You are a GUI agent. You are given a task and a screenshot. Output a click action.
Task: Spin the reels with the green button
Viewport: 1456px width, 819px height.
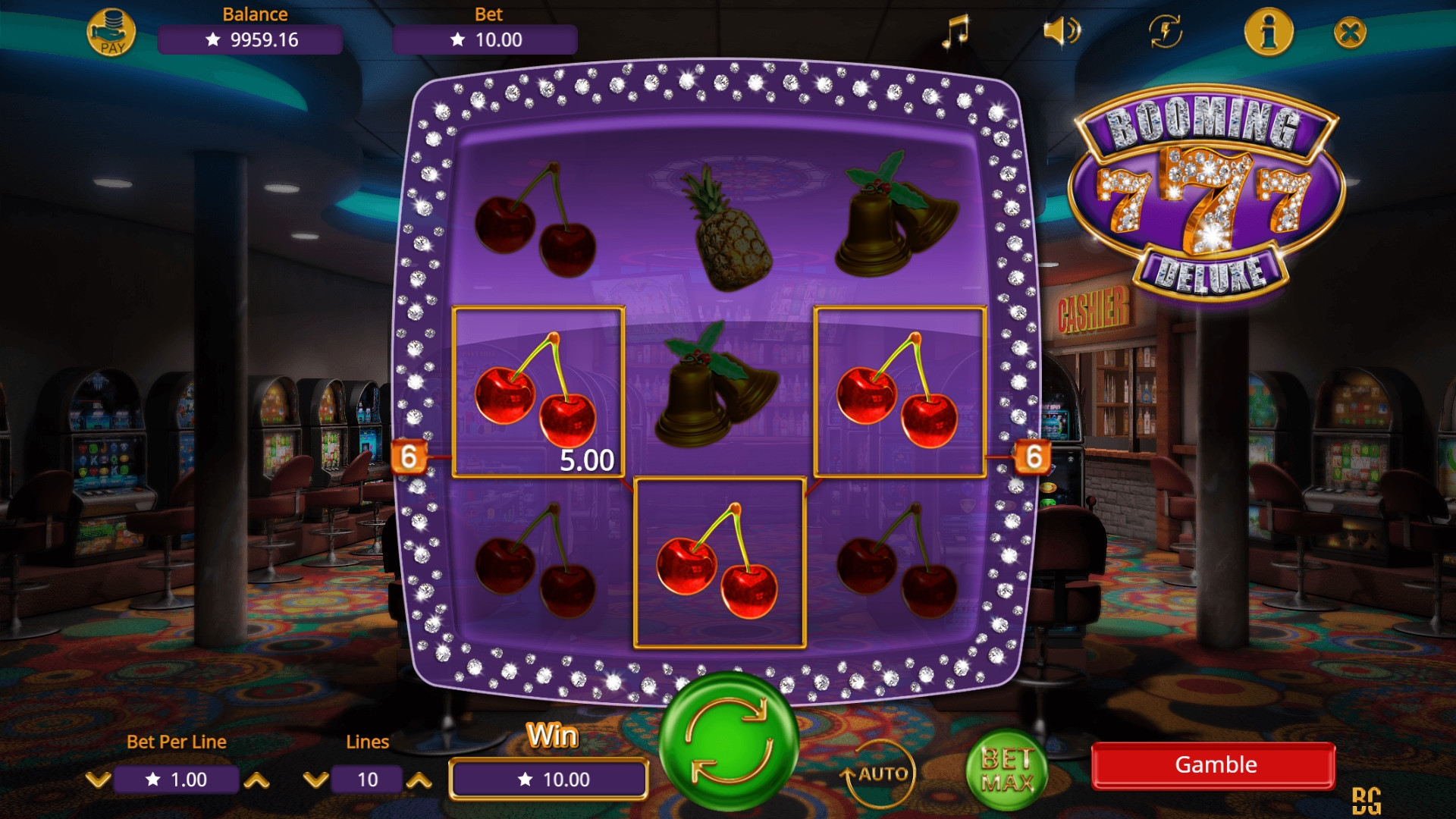[728, 742]
